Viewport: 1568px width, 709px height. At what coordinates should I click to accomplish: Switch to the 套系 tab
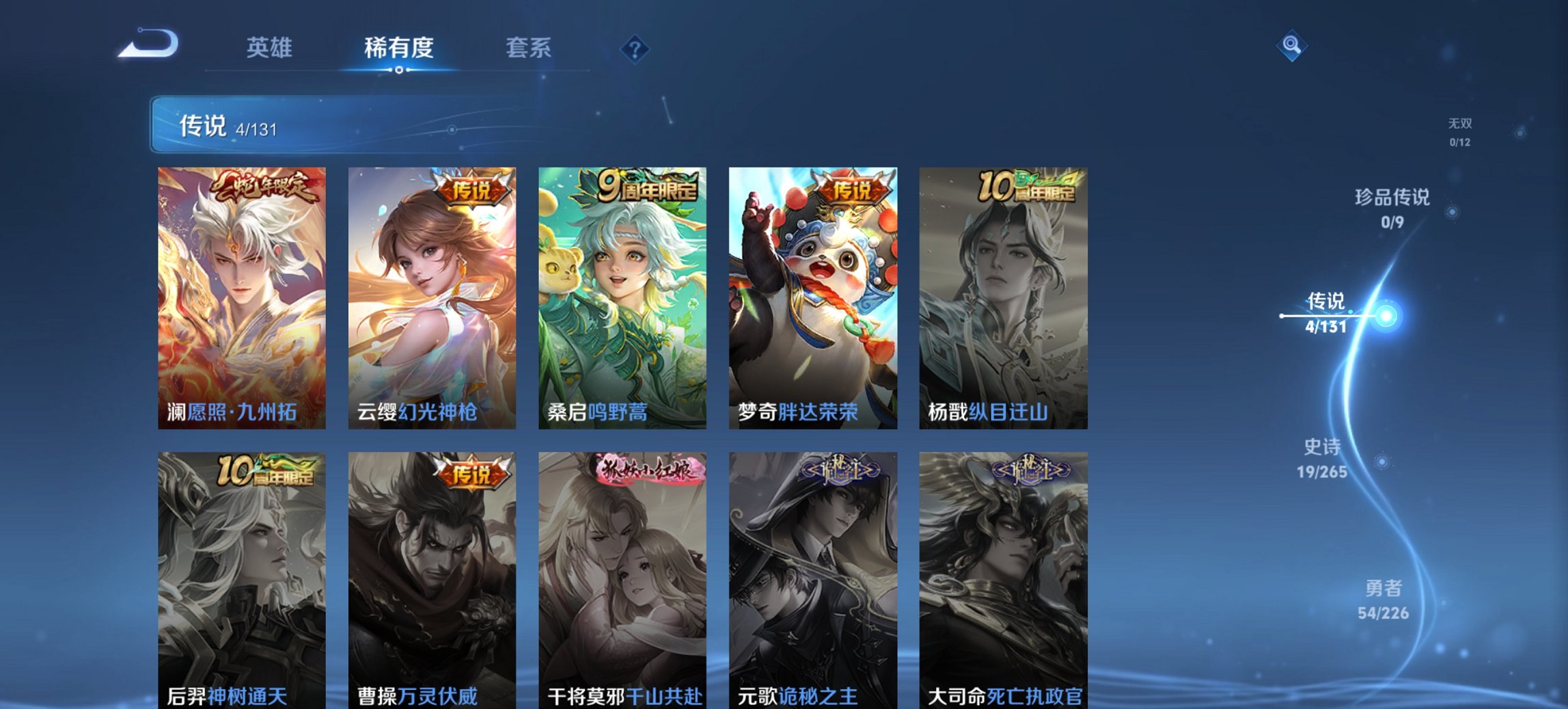pyautogui.click(x=527, y=48)
